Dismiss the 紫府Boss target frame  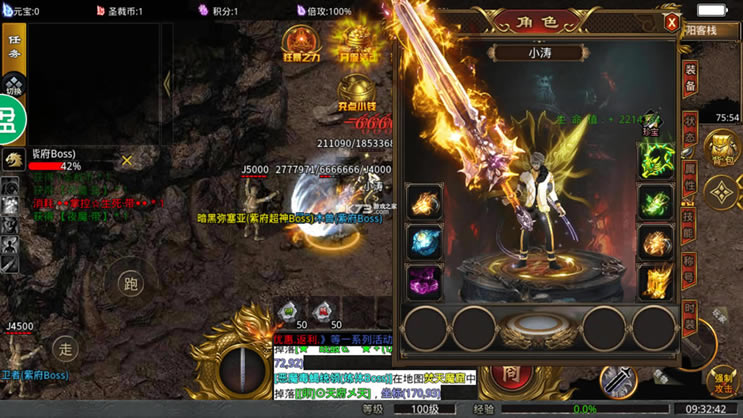point(127,160)
